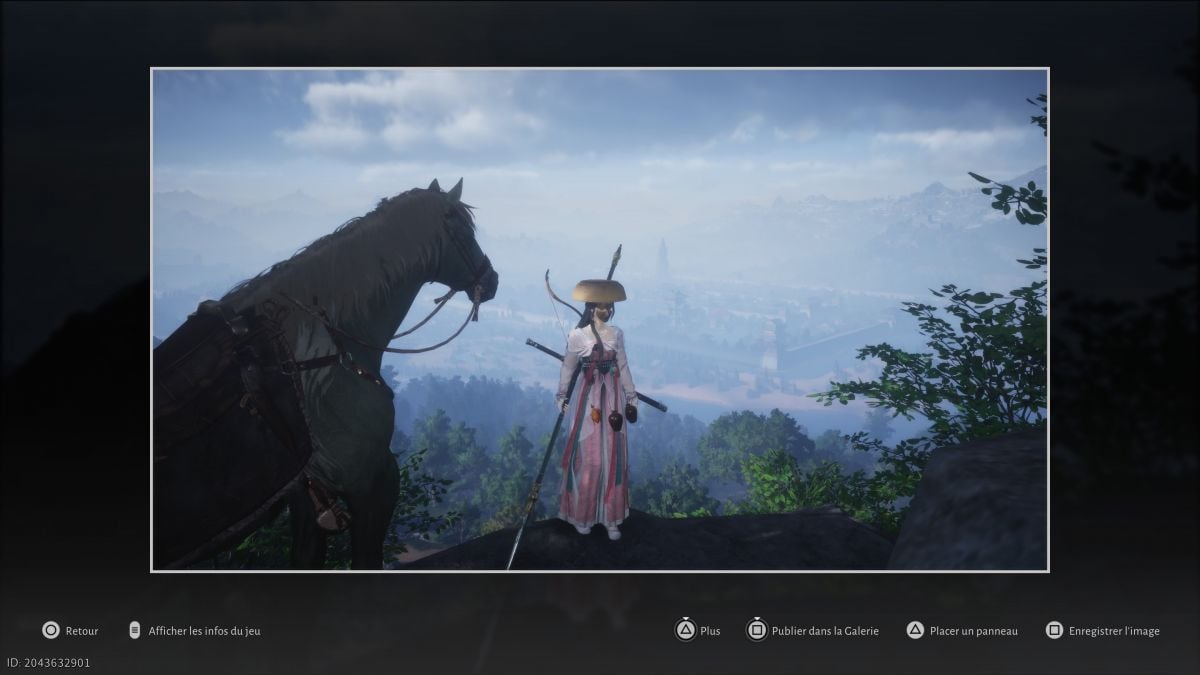Choose 'Publier dans la Galerie'
This screenshot has width=1200, height=675.
coord(813,631)
